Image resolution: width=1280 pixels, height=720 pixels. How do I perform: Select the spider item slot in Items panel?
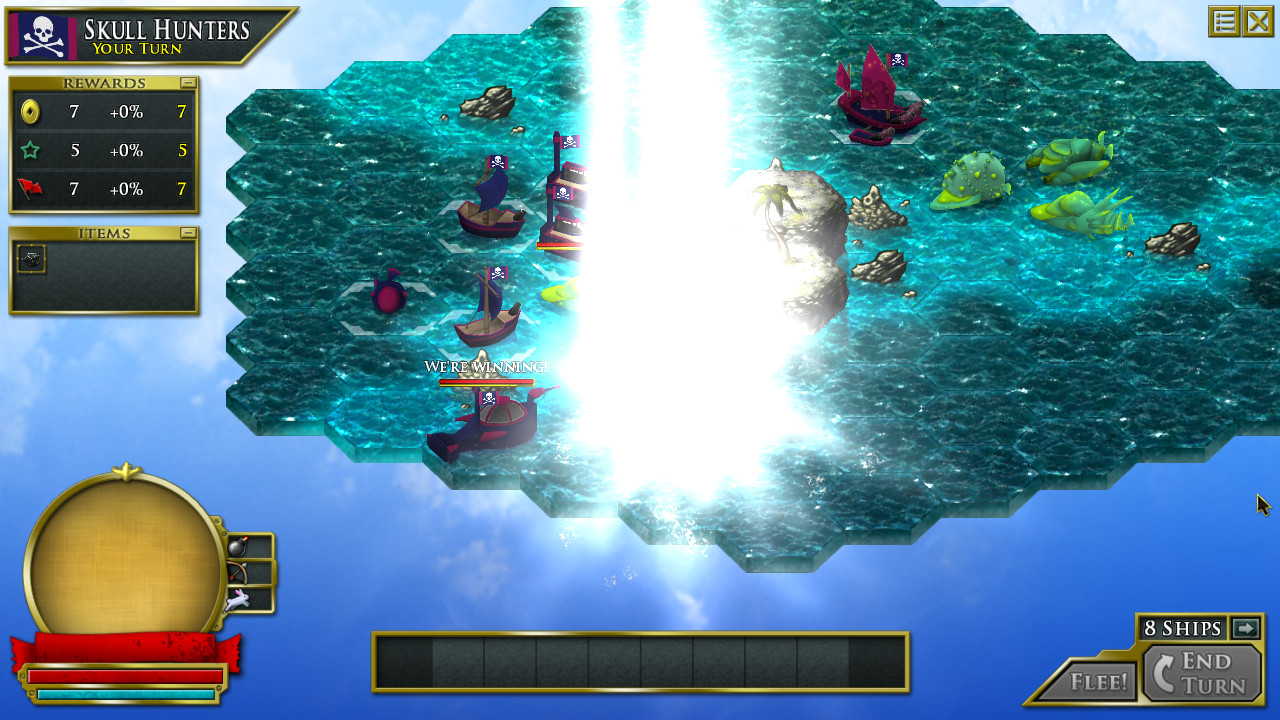point(31,259)
